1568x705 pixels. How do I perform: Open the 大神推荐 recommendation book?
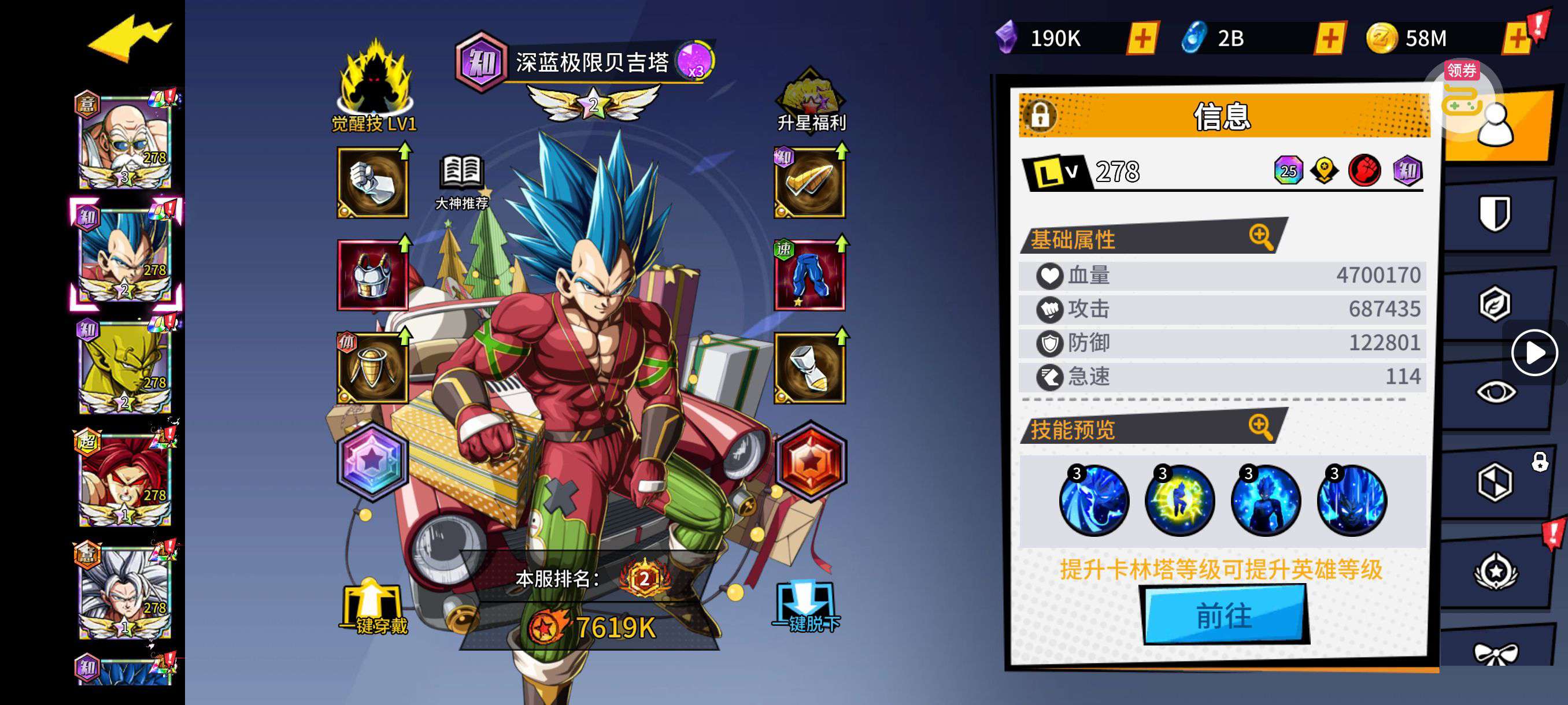click(462, 181)
